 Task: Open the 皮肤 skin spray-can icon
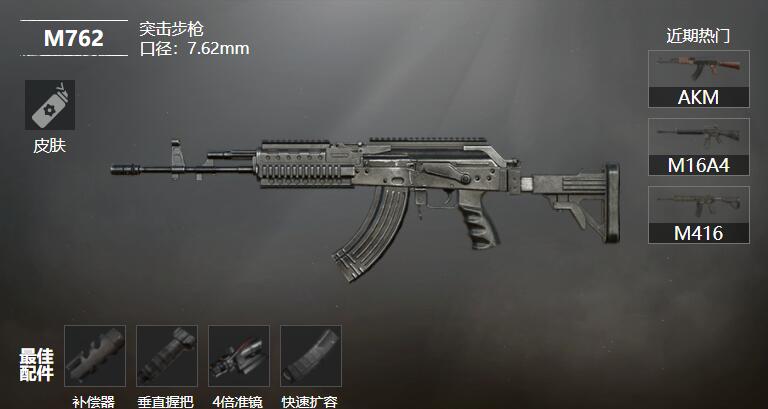tap(49, 105)
